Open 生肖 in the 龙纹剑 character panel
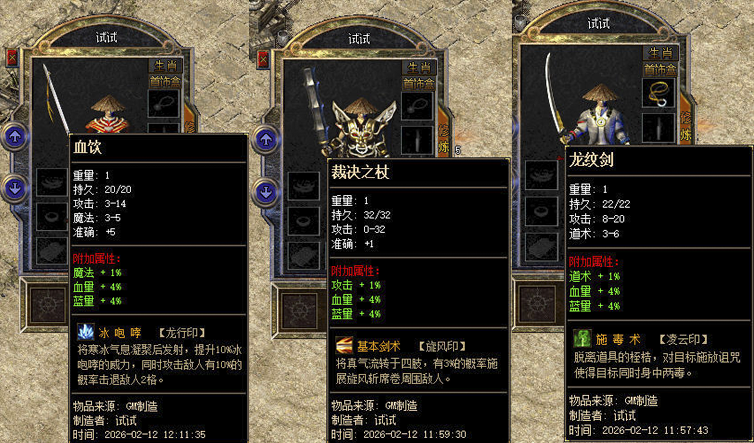Image resolution: width=754 pixels, height=443 pixels. [x=658, y=54]
